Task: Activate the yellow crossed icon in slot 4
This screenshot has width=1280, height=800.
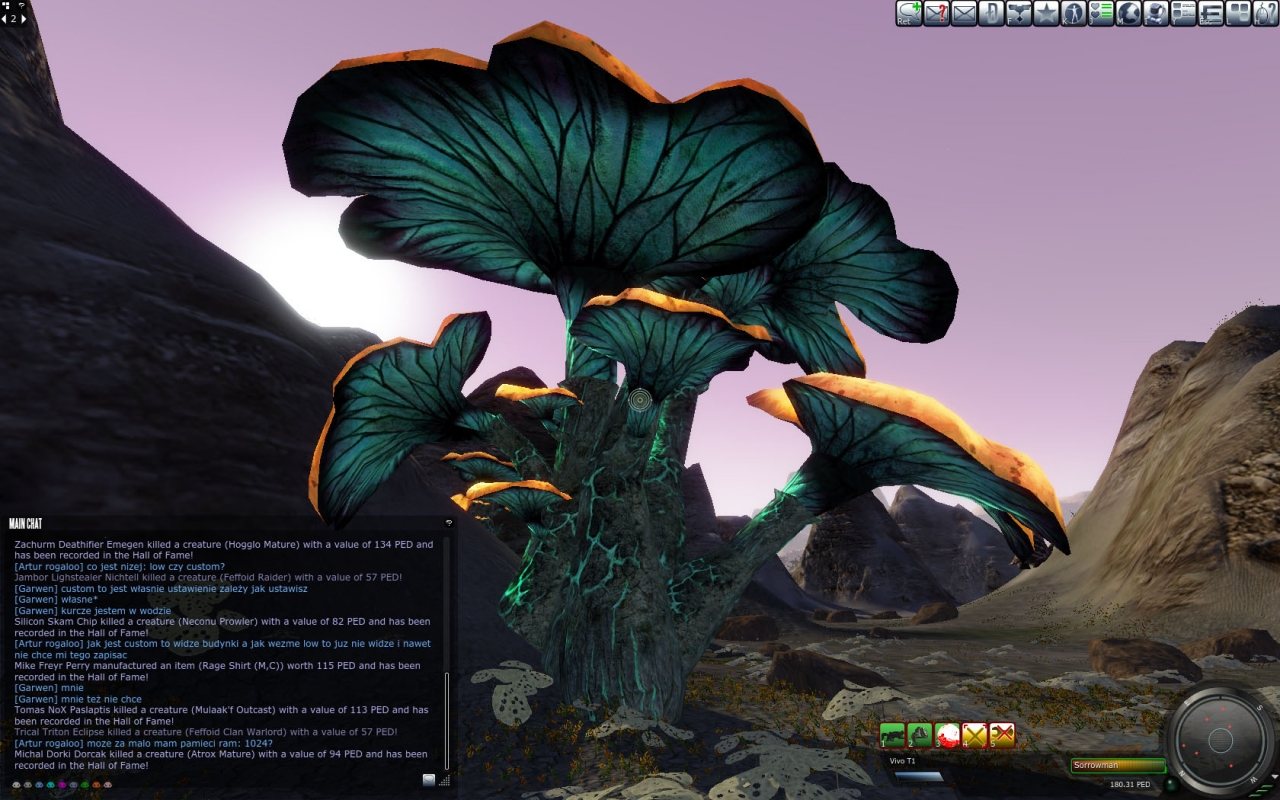Action: 974,735
